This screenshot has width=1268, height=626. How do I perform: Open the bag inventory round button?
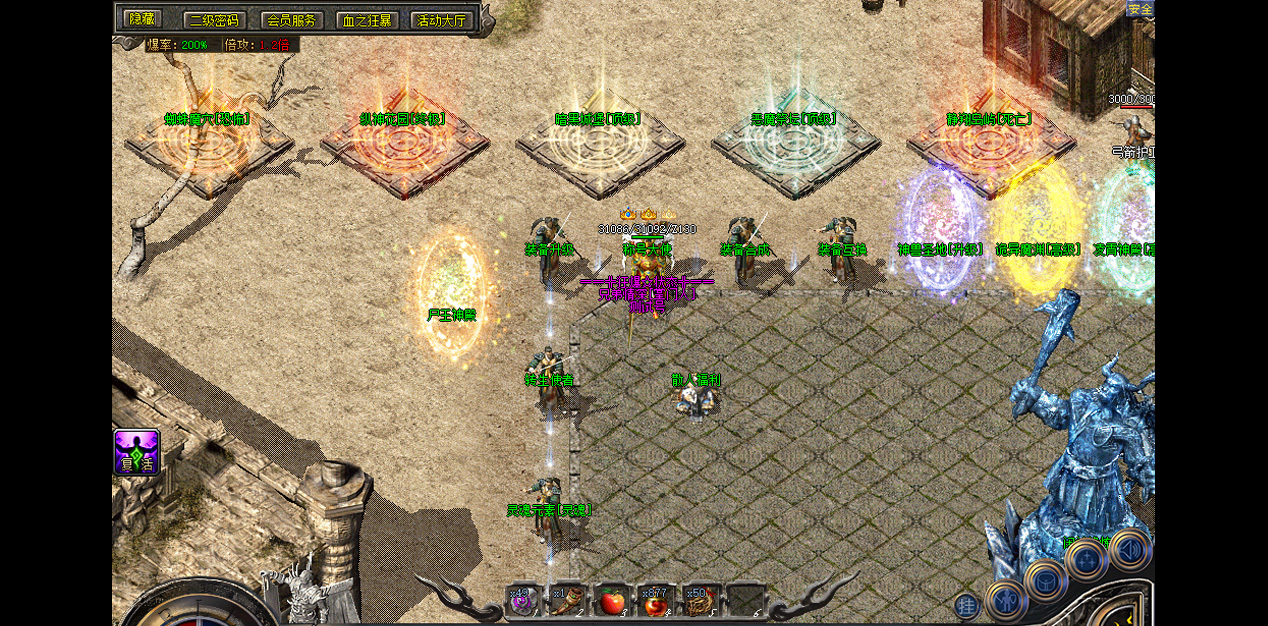1046,579
